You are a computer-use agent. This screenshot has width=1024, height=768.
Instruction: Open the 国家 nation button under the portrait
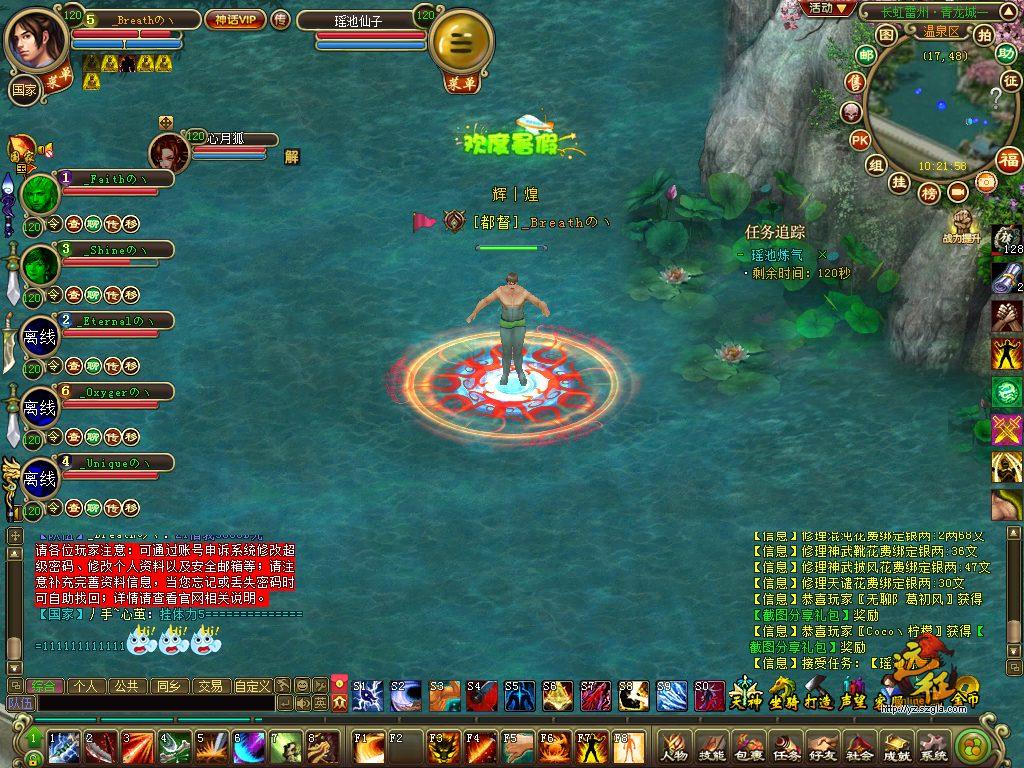(23, 89)
